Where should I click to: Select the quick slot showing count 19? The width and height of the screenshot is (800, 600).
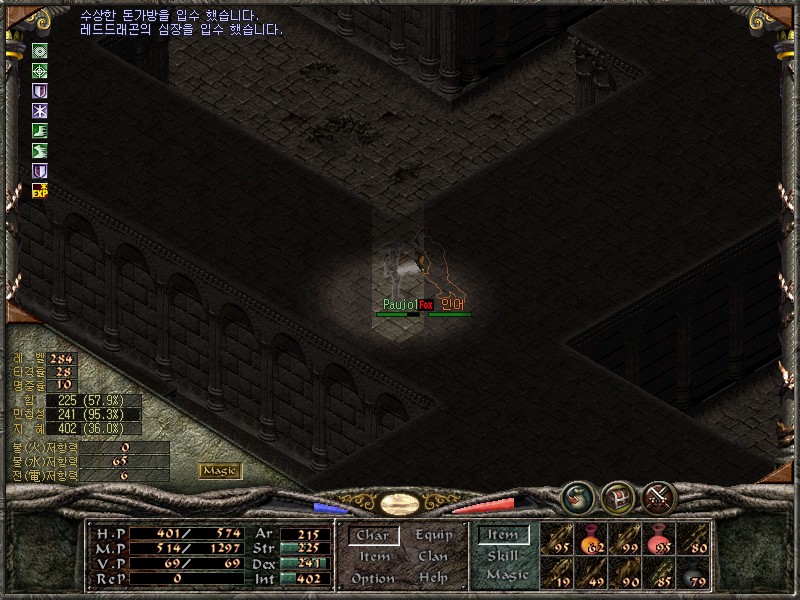coord(557,573)
